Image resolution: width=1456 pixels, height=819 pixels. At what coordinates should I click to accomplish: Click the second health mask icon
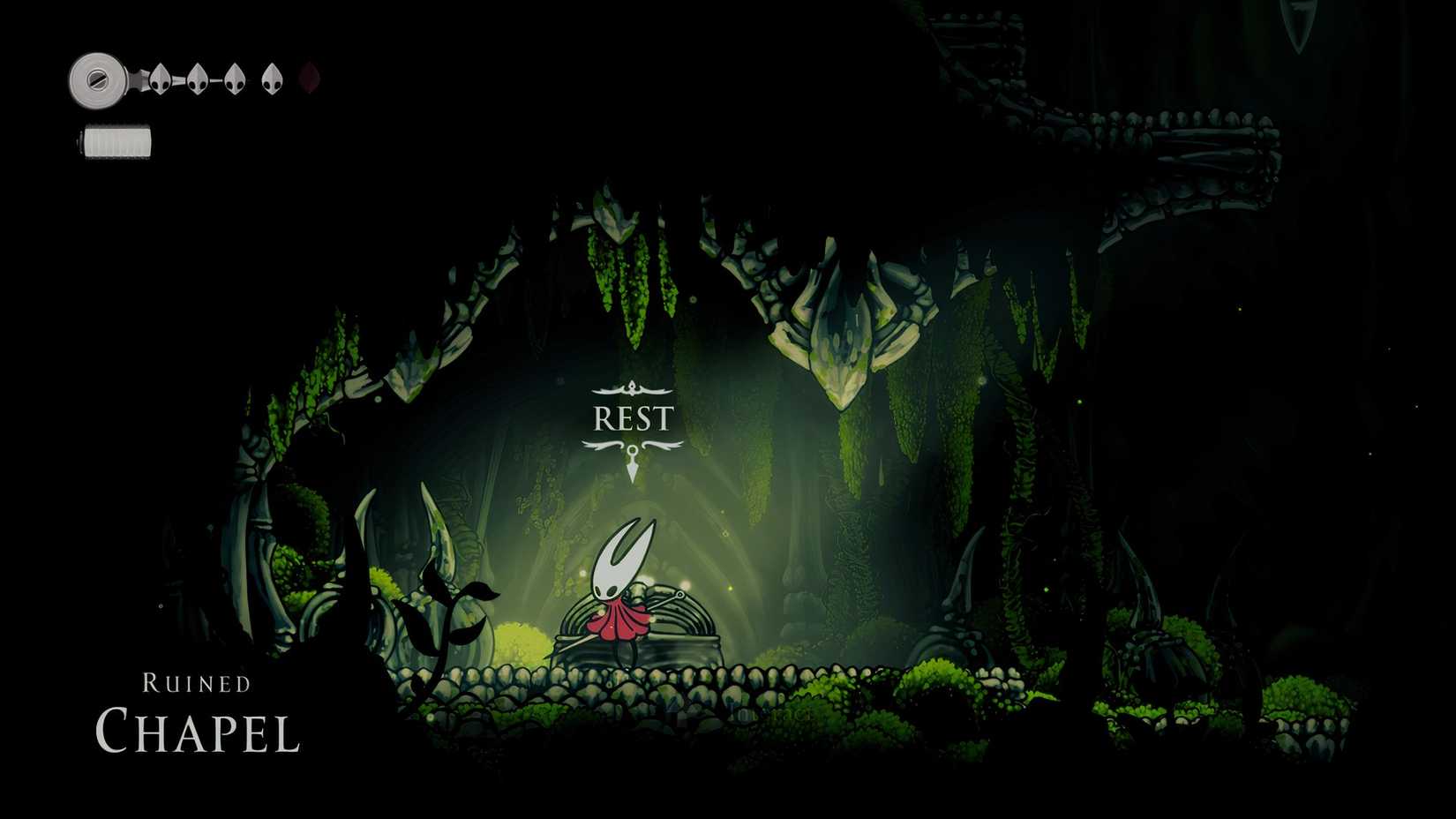click(x=198, y=79)
